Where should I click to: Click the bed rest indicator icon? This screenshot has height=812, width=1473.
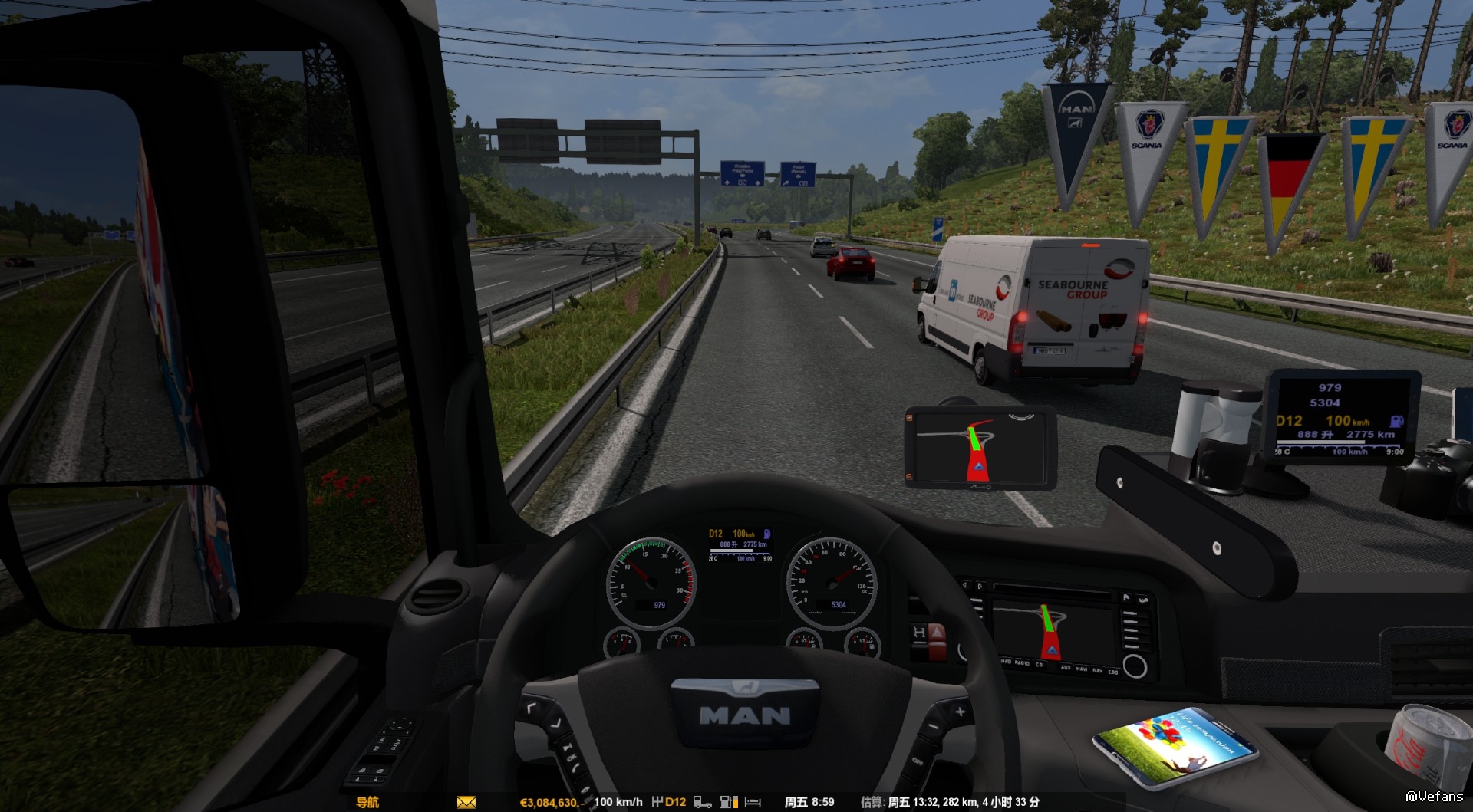[753, 802]
